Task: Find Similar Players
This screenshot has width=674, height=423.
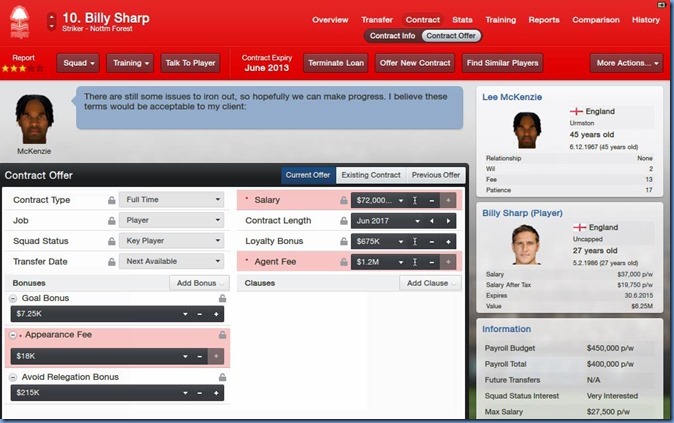Action: [502, 63]
